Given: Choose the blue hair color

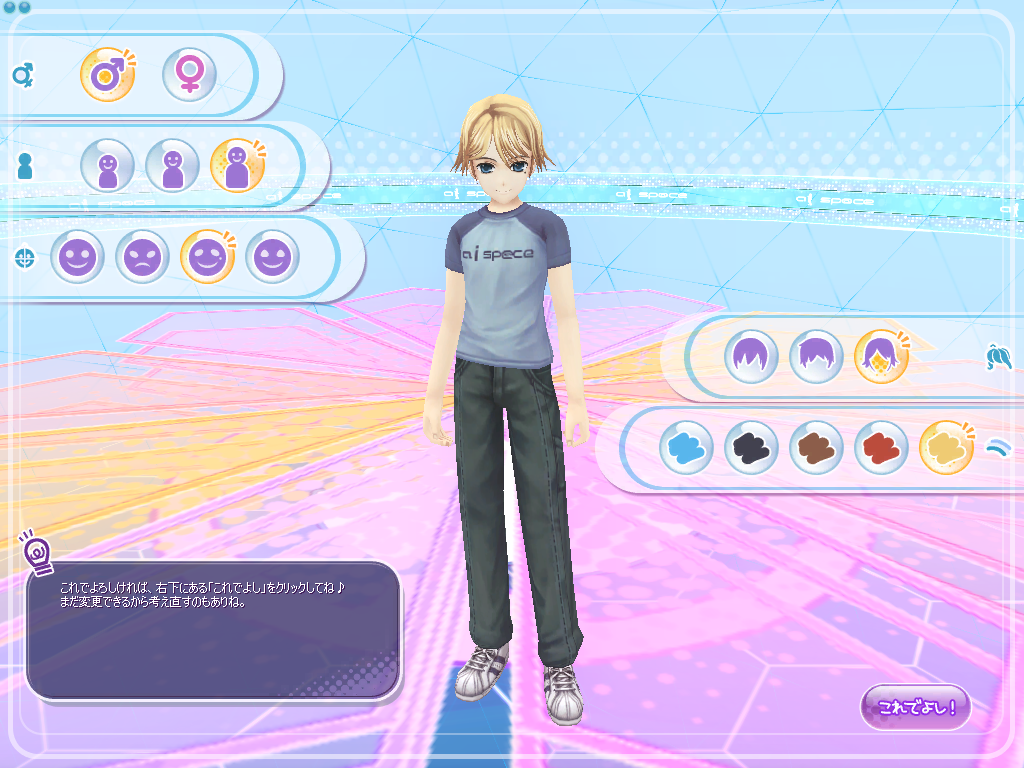Looking at the screenshot, I should click(686, 447).
